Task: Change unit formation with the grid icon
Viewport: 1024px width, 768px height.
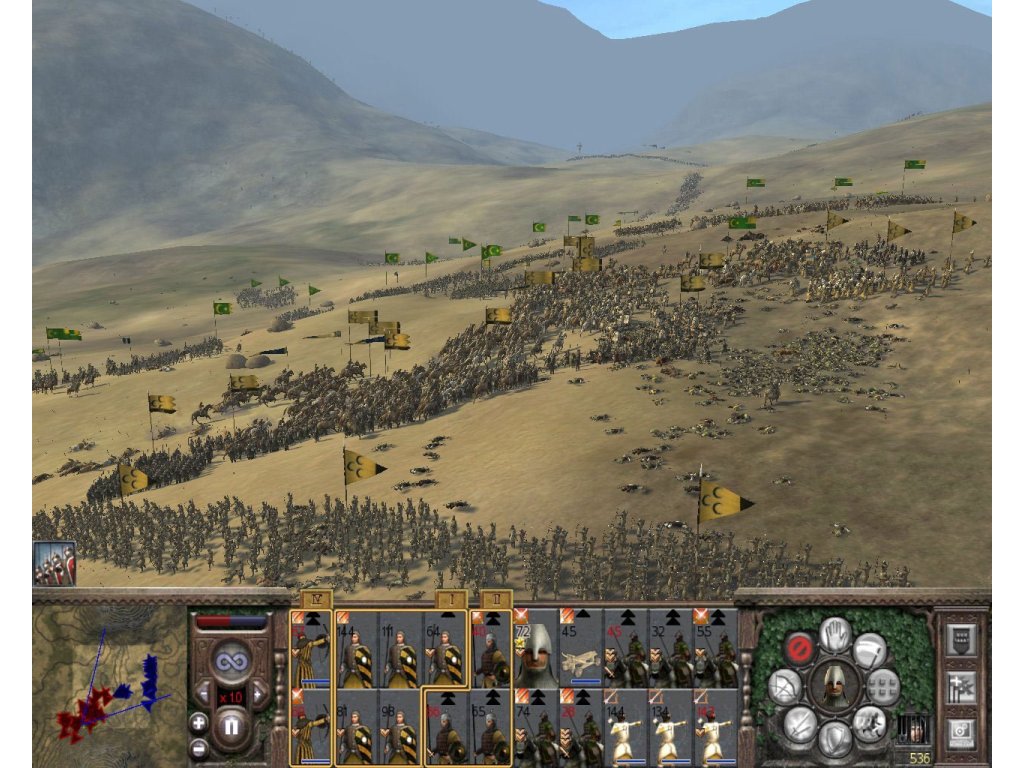Action: click(x=883, y=686)
